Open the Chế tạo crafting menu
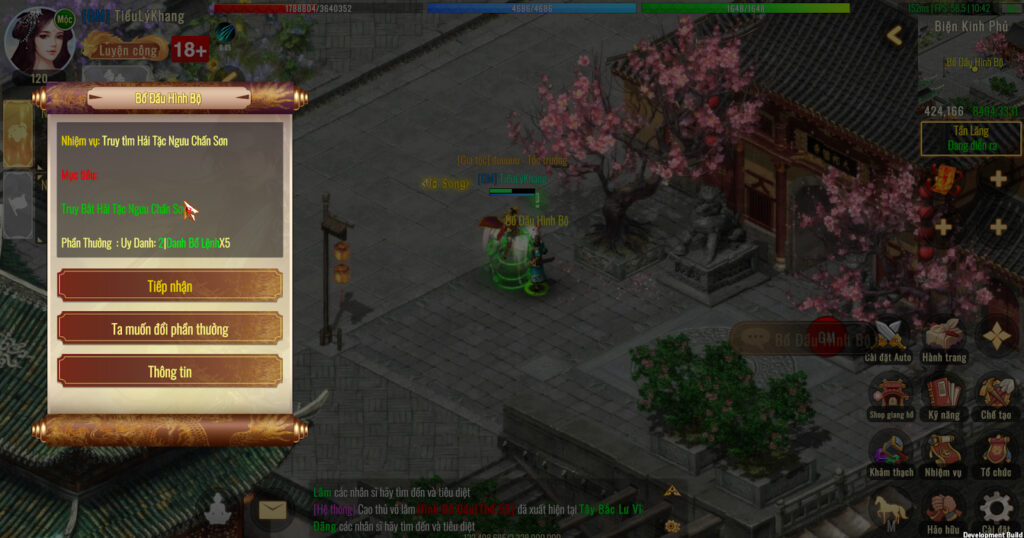1024x538 pixels. tap(996, 394)
